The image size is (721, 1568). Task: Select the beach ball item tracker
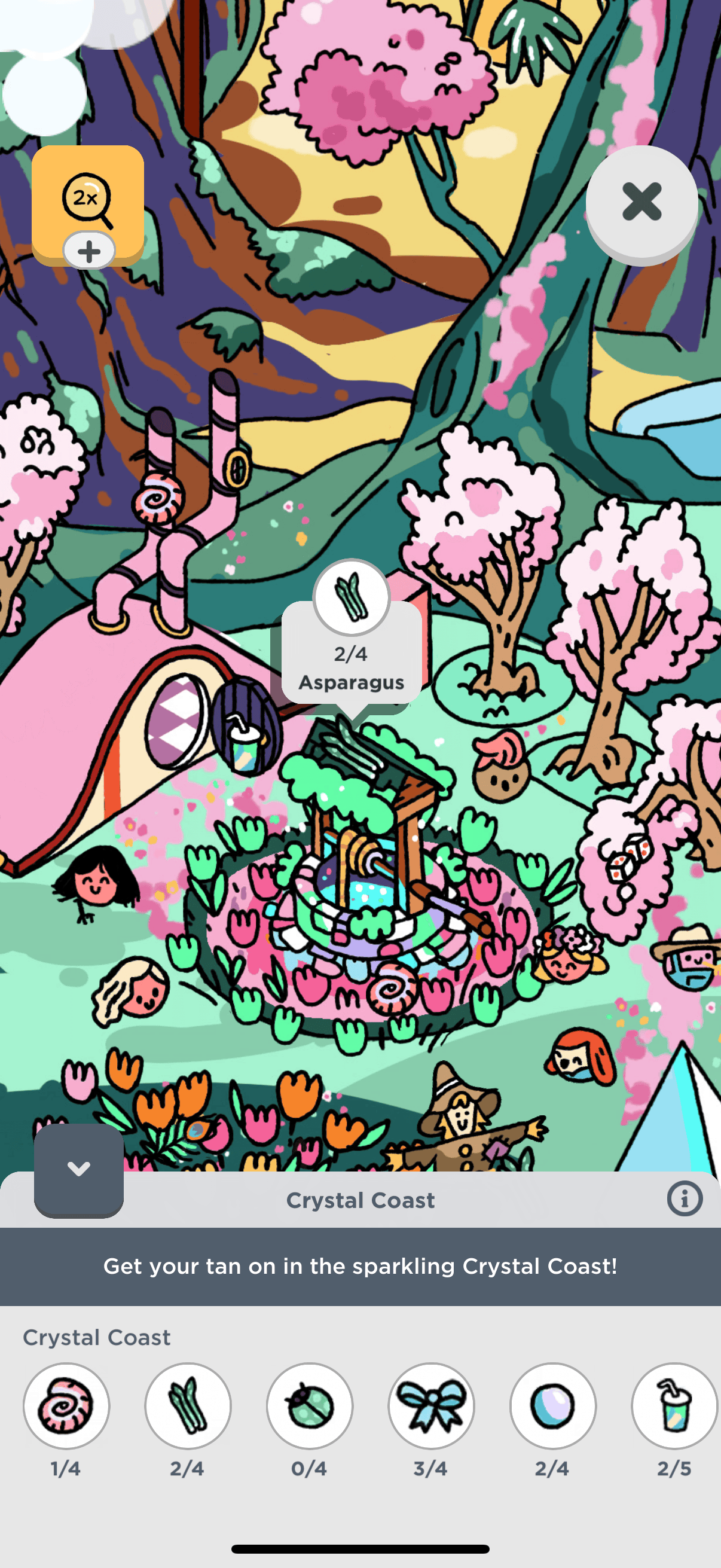coord(553,1406)
